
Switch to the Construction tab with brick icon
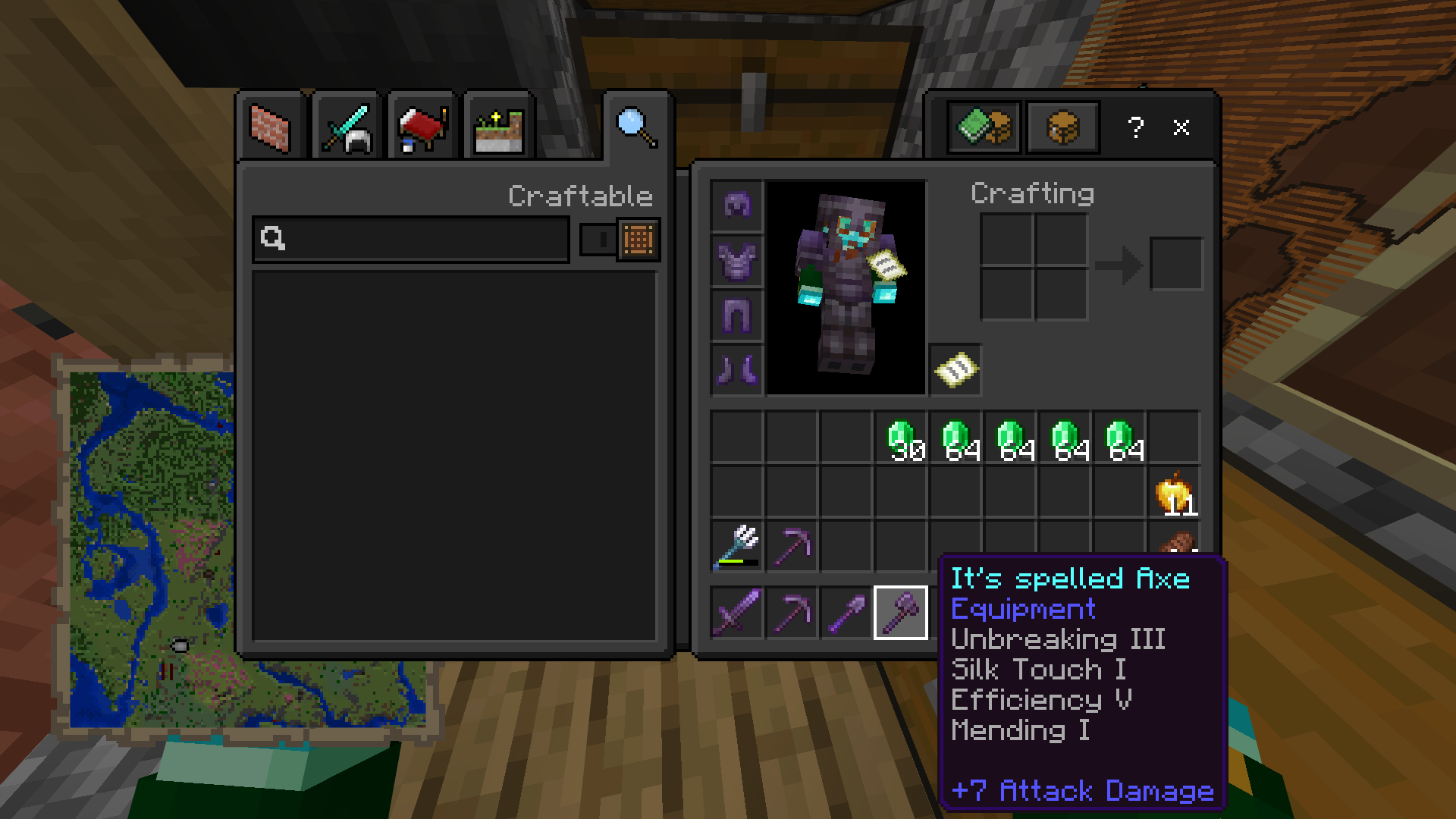(270, 127)
